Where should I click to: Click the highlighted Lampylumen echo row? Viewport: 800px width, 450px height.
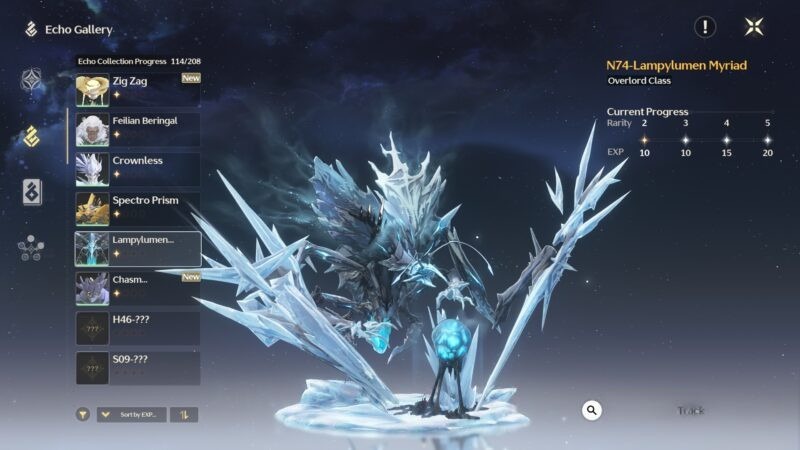138,248
